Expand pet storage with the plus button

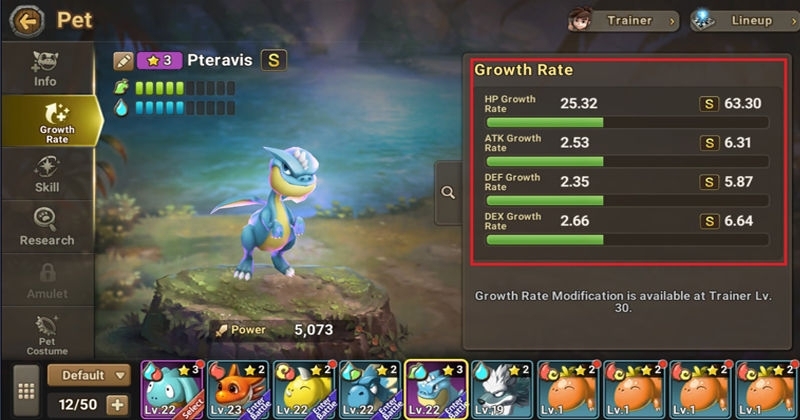(x=117, y=405)
